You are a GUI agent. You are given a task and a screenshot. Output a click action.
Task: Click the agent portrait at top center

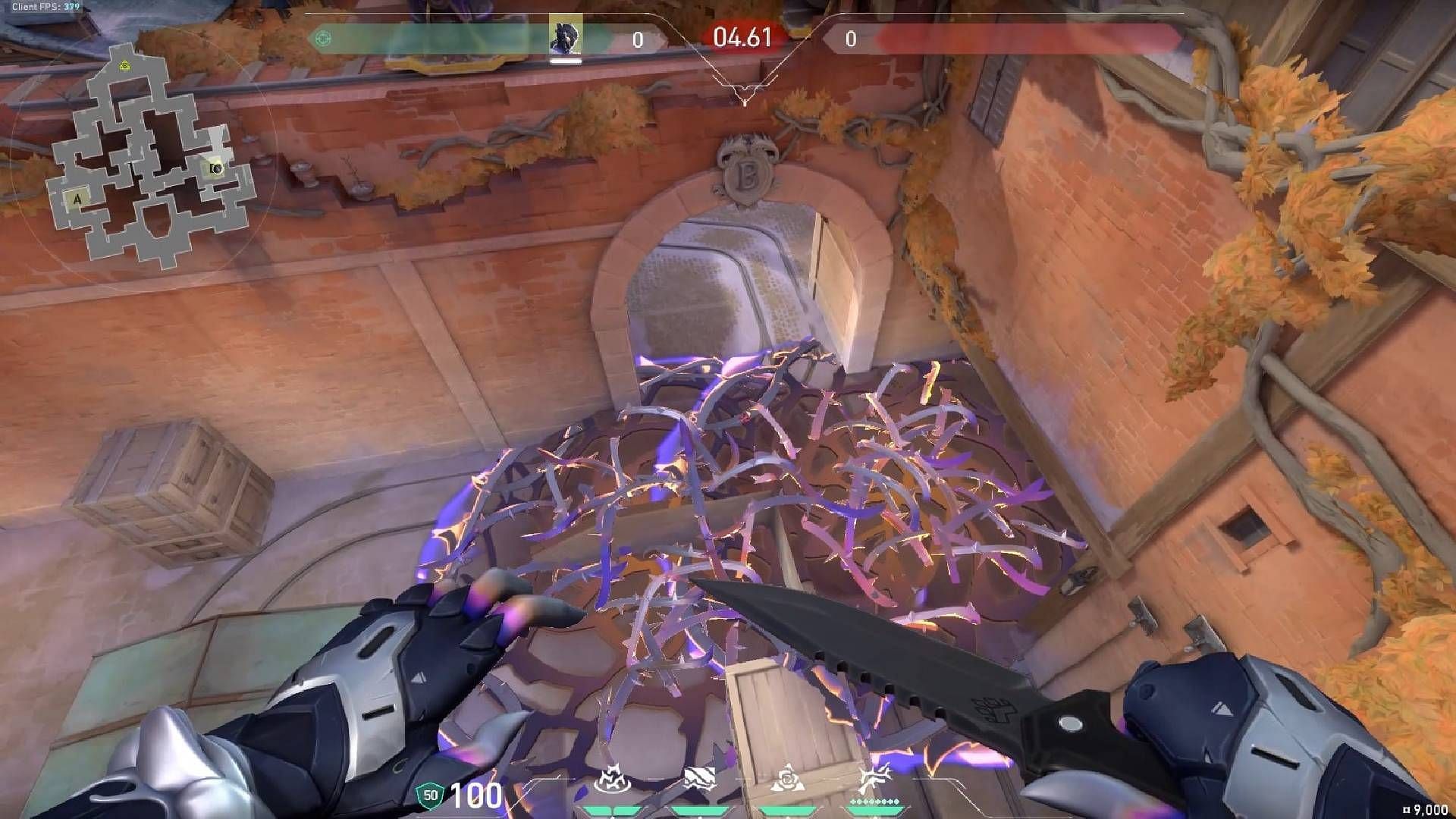click(x=567, y=34)
